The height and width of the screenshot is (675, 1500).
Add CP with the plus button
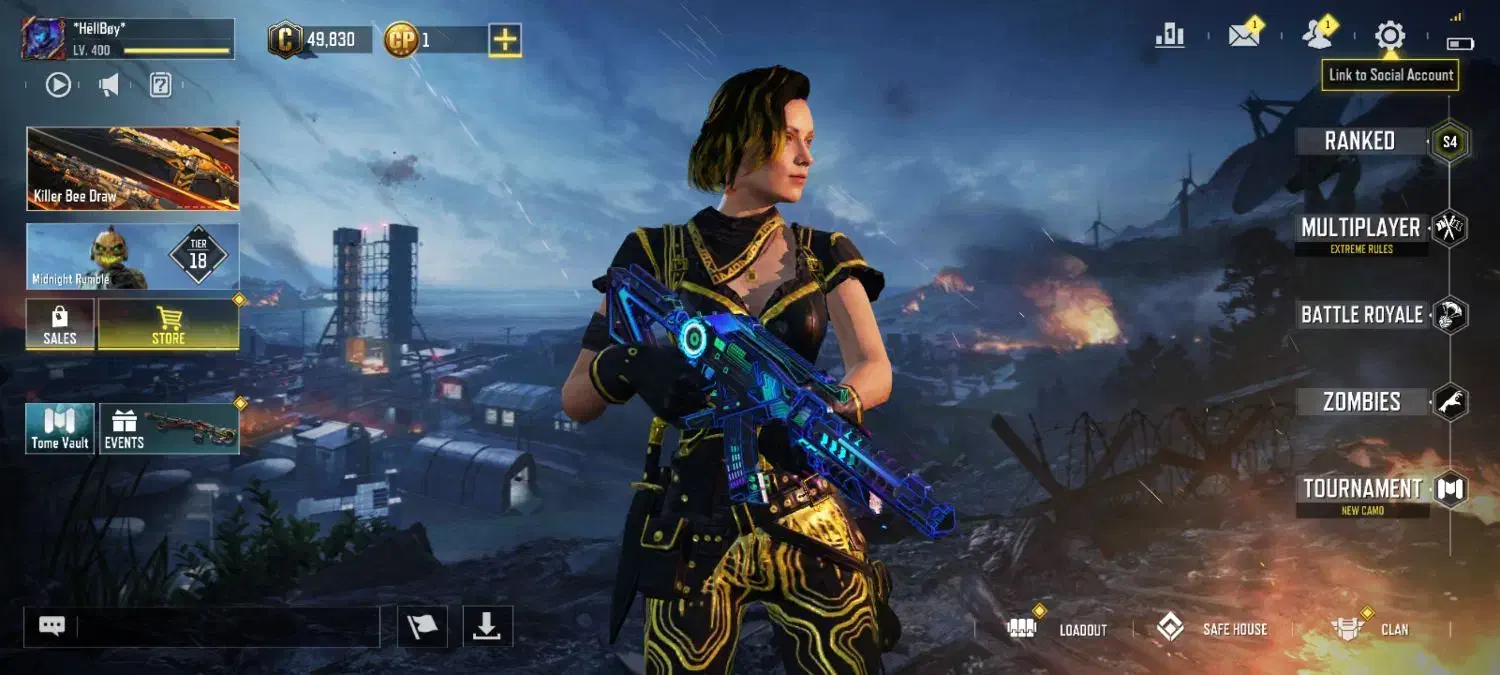(x=505, y=40)
